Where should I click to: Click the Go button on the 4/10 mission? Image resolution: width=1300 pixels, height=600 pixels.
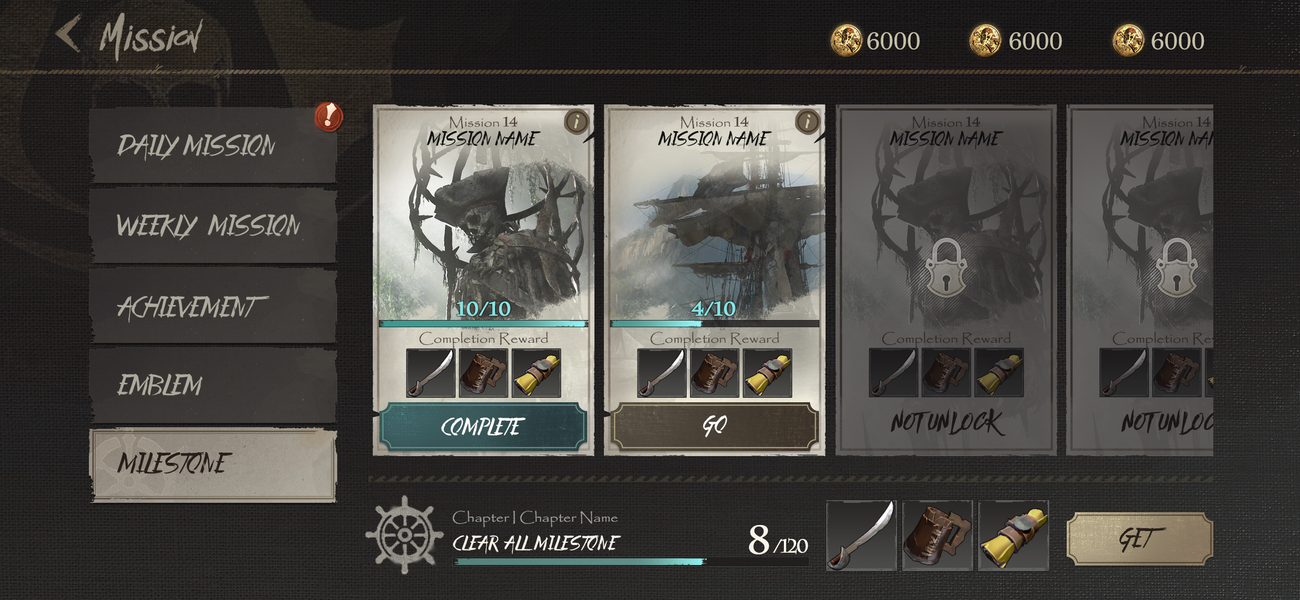pos(714,427)
